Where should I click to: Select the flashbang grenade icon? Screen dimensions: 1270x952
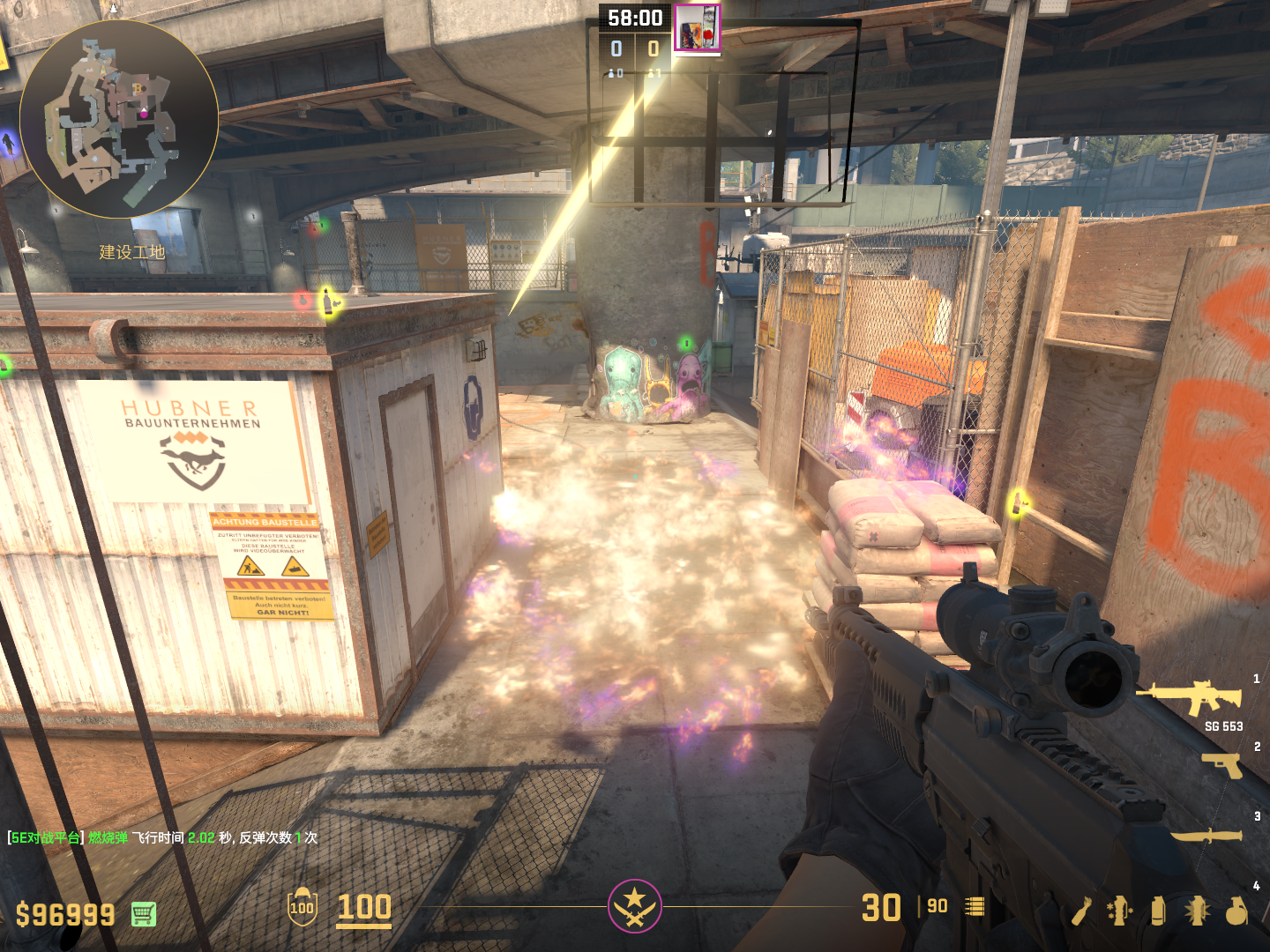1197,911
